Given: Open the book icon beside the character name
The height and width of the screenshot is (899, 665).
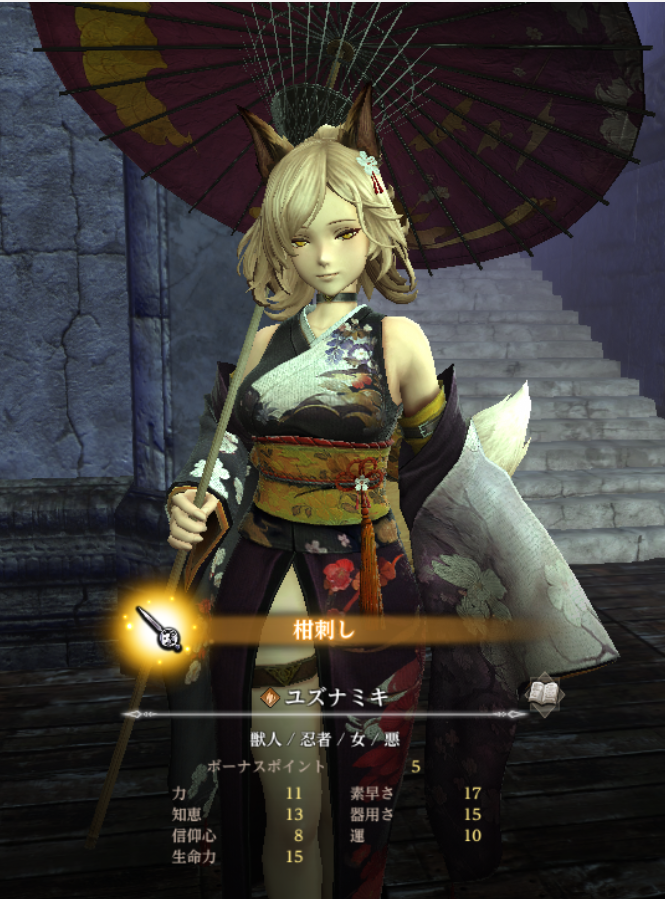Looking at the screenshot, I should click(544, 692).
